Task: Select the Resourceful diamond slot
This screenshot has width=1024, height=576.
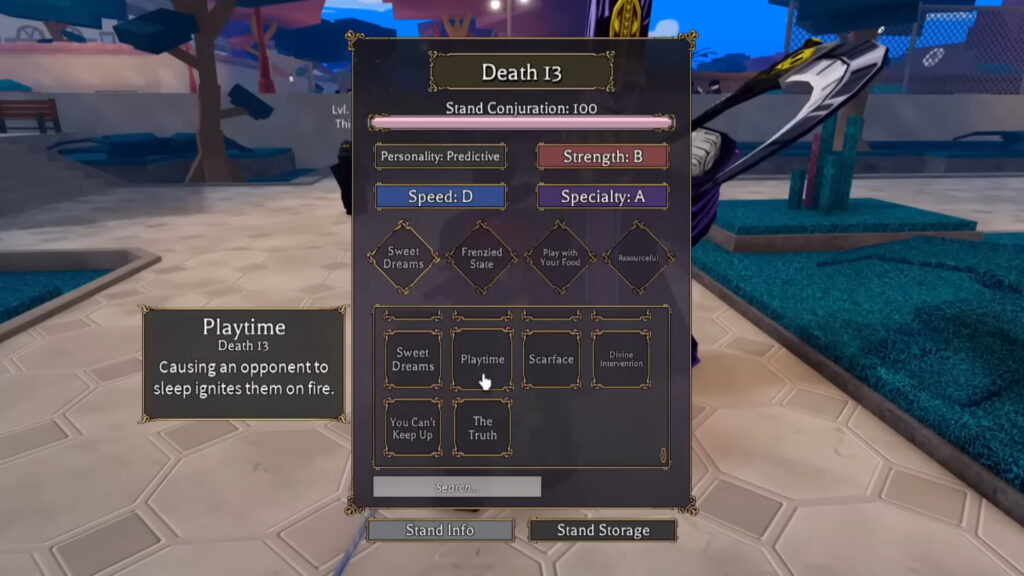Action: [638, 258]
